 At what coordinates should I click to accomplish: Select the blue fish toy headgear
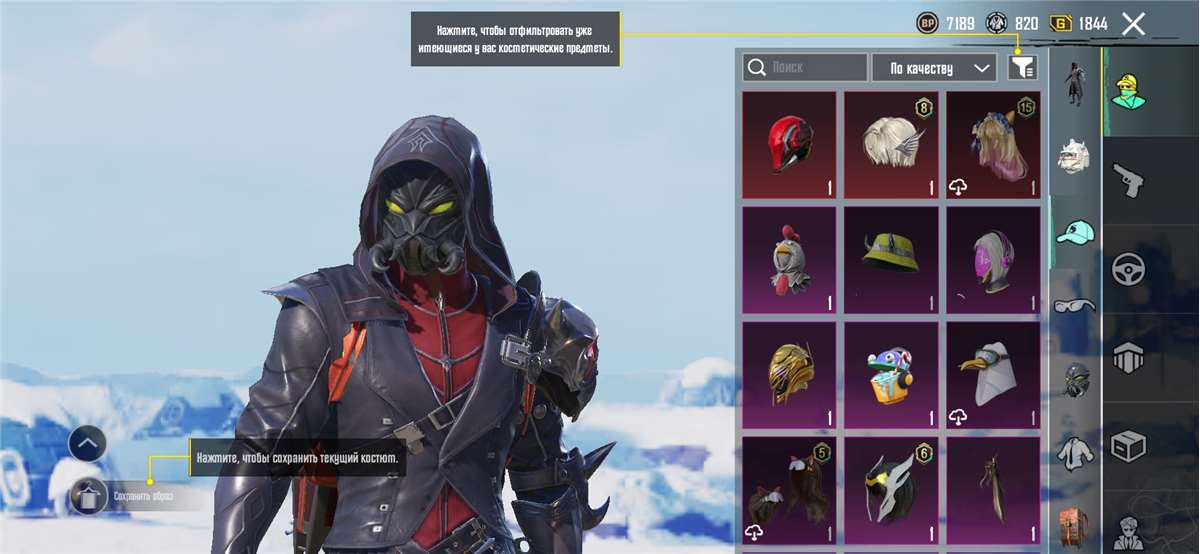pyautogui.click(x=891, y=375)
